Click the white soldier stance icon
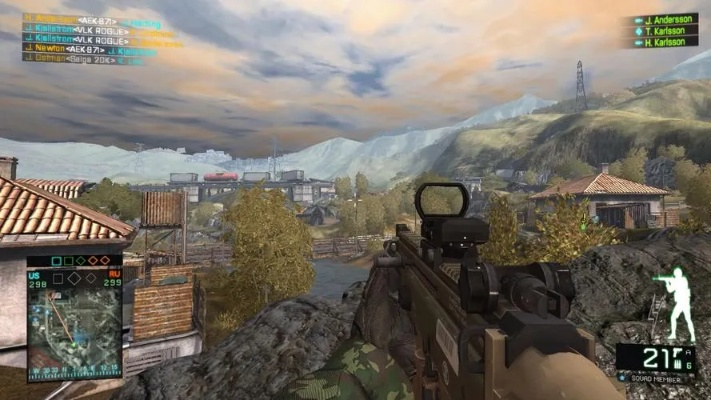The width and height of the screenshot is (711, 400). (x=680, y=303)
